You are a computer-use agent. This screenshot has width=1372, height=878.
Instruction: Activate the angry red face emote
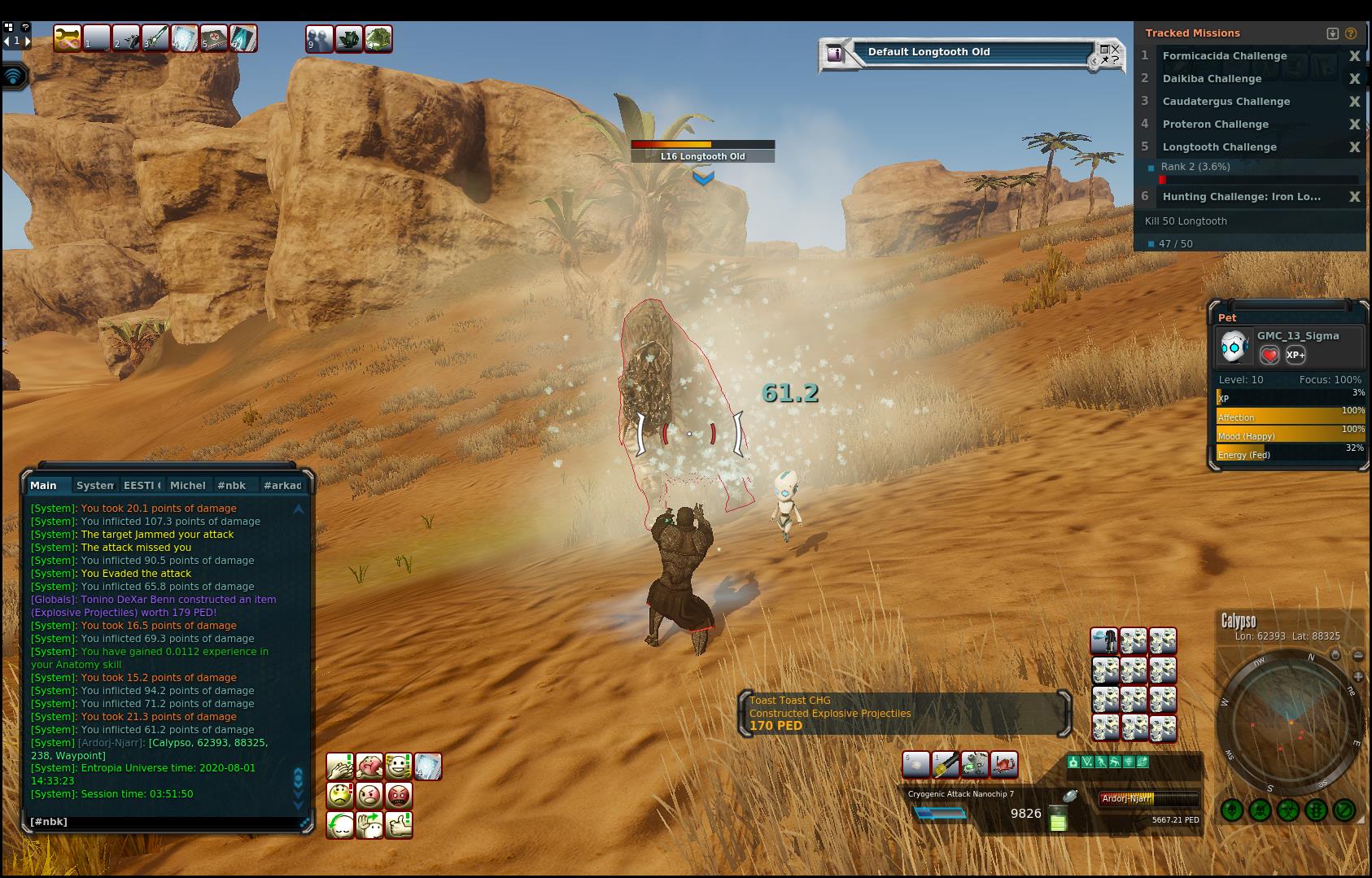click(x=399, y=795)
